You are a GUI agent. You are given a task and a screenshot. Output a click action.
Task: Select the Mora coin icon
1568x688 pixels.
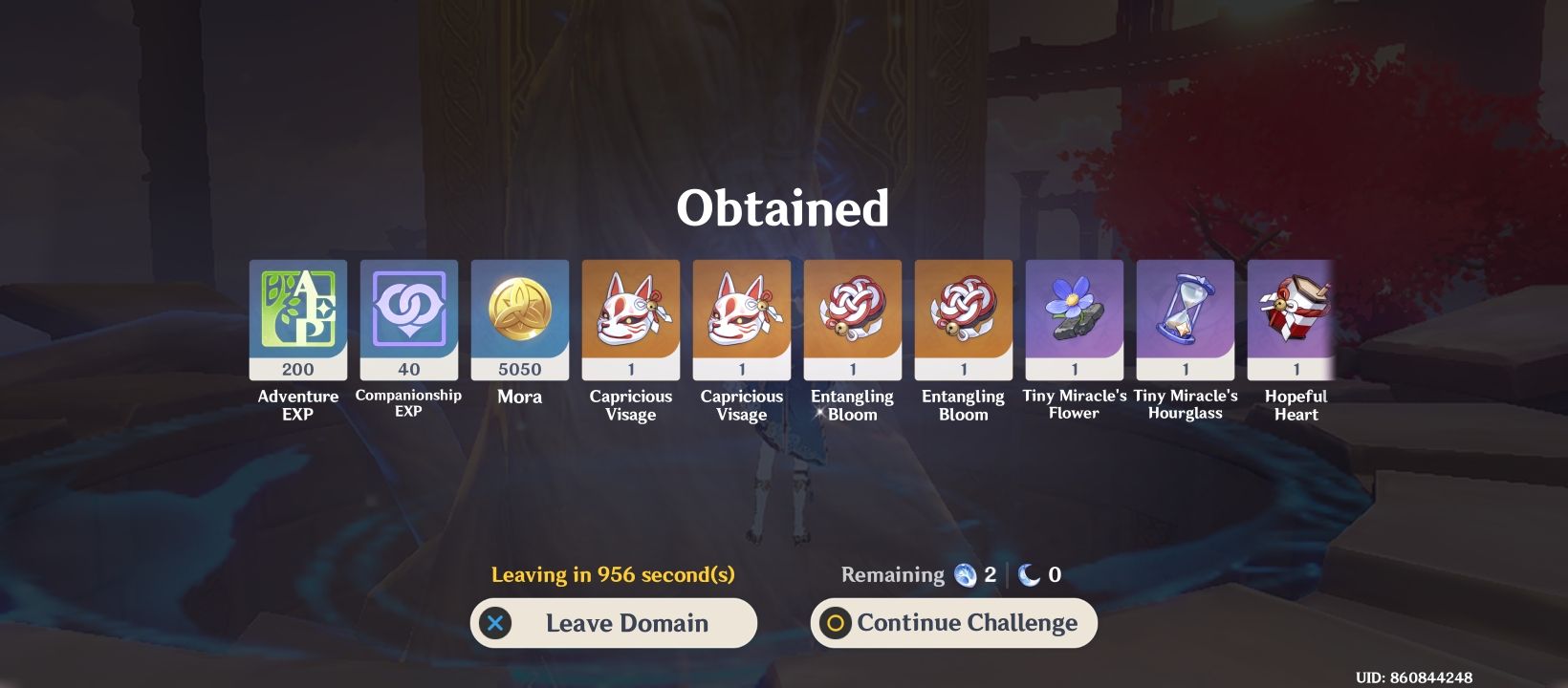coord(519,315)
